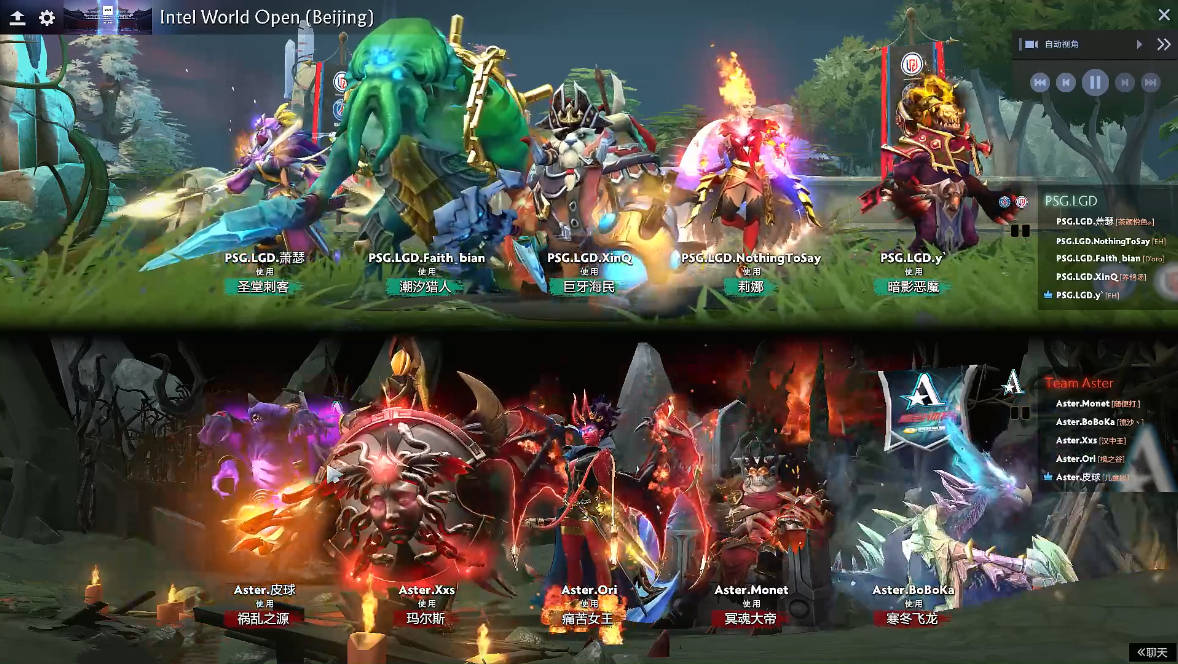This screenshot has height=664, width=1178.
Task: Rewind replay with the fast-backward button
Action: point(1040,82)
